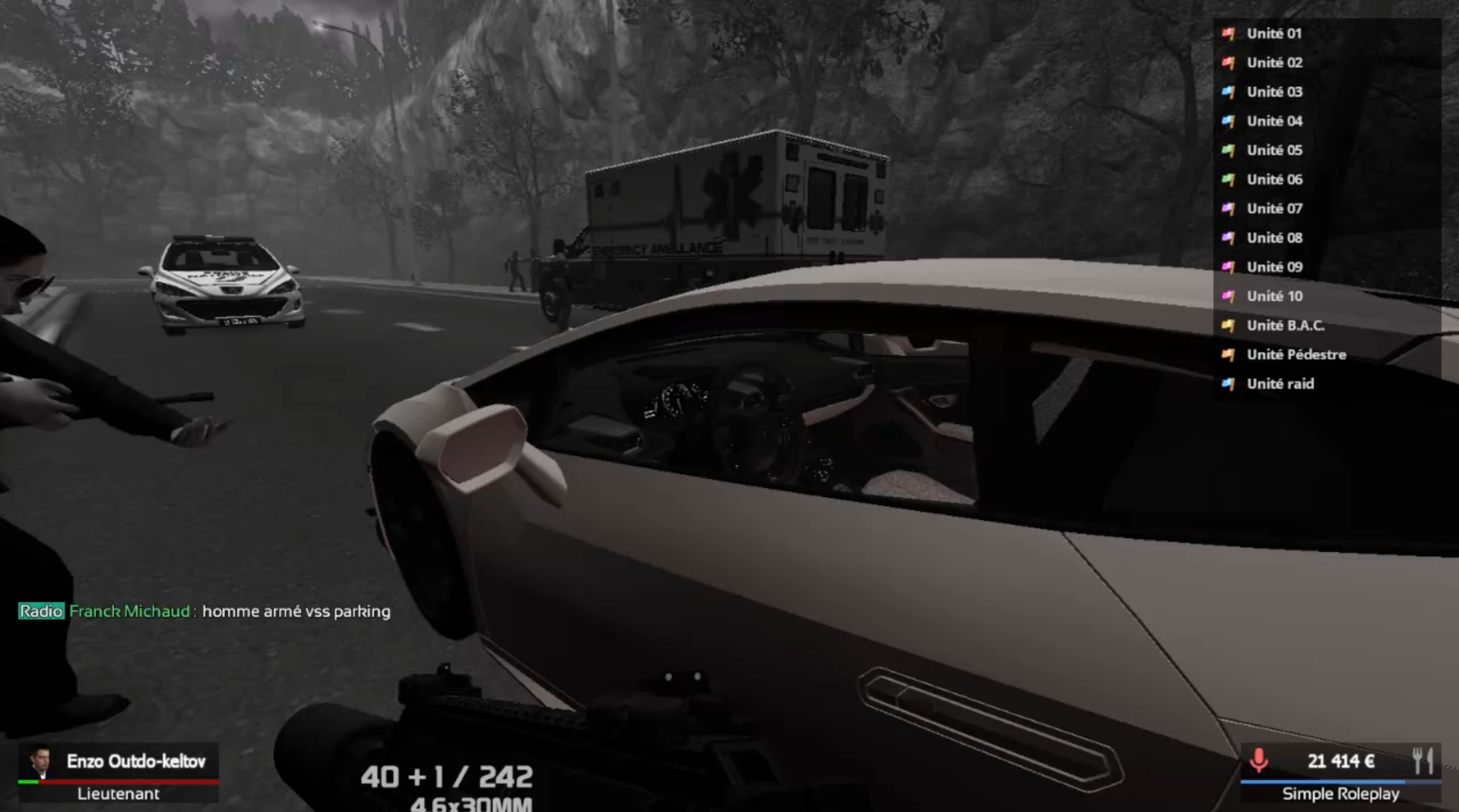Click the red microphone icon
Image resolution: width=1459 pixels, height=812 pixels.
tap(1258, 760)
